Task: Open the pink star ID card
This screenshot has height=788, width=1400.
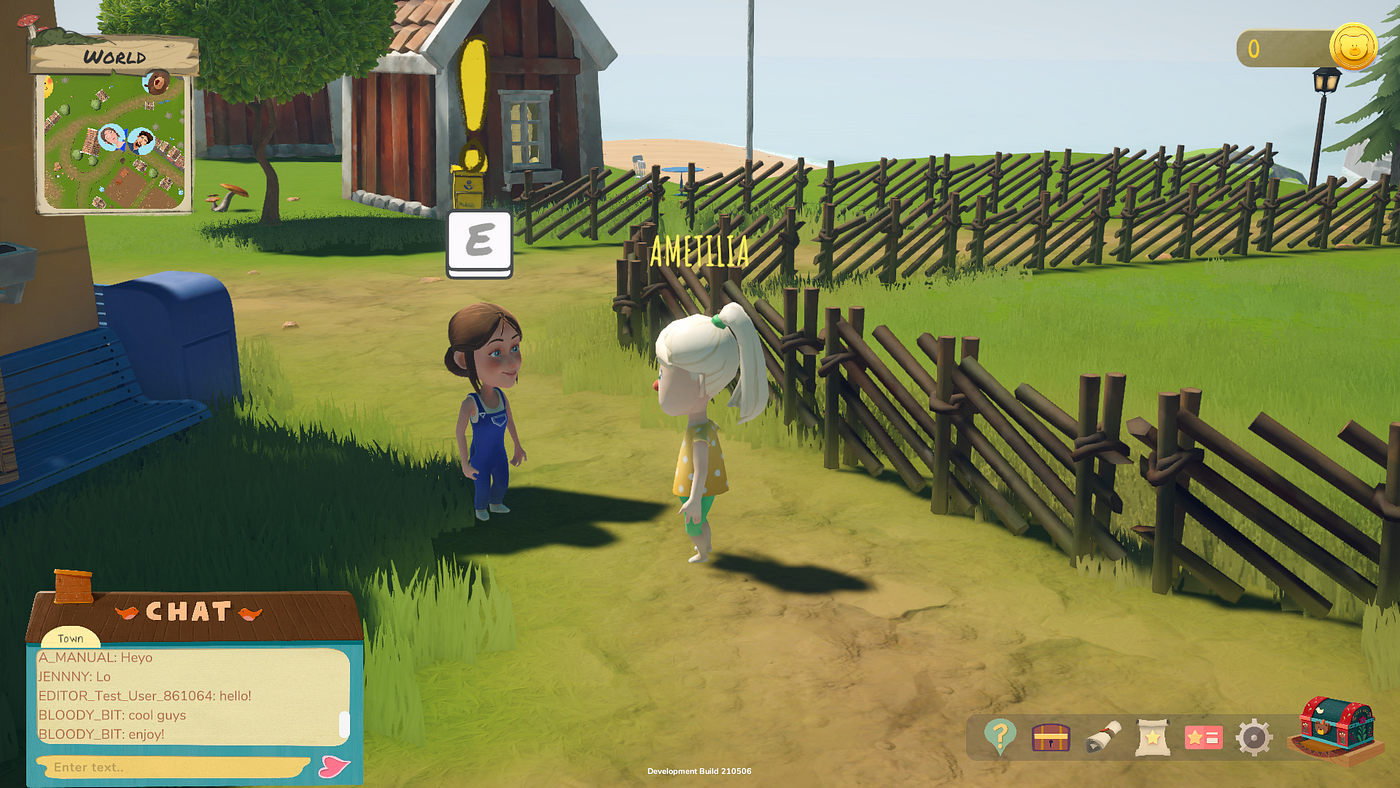Action: (x=1203, y=738)
